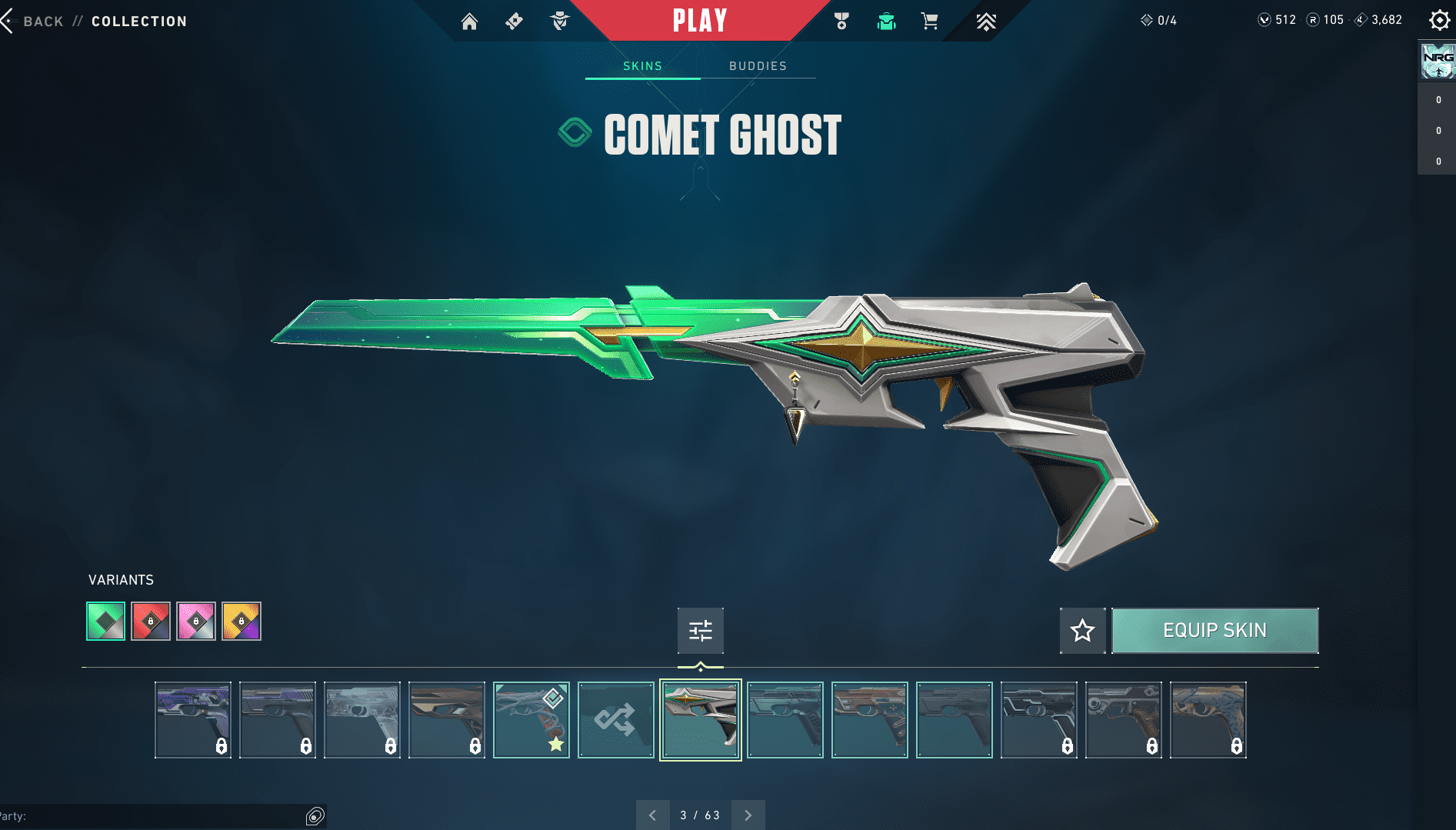
Task: Switch to the Buddies tab
Action: (x=758, y=66)
